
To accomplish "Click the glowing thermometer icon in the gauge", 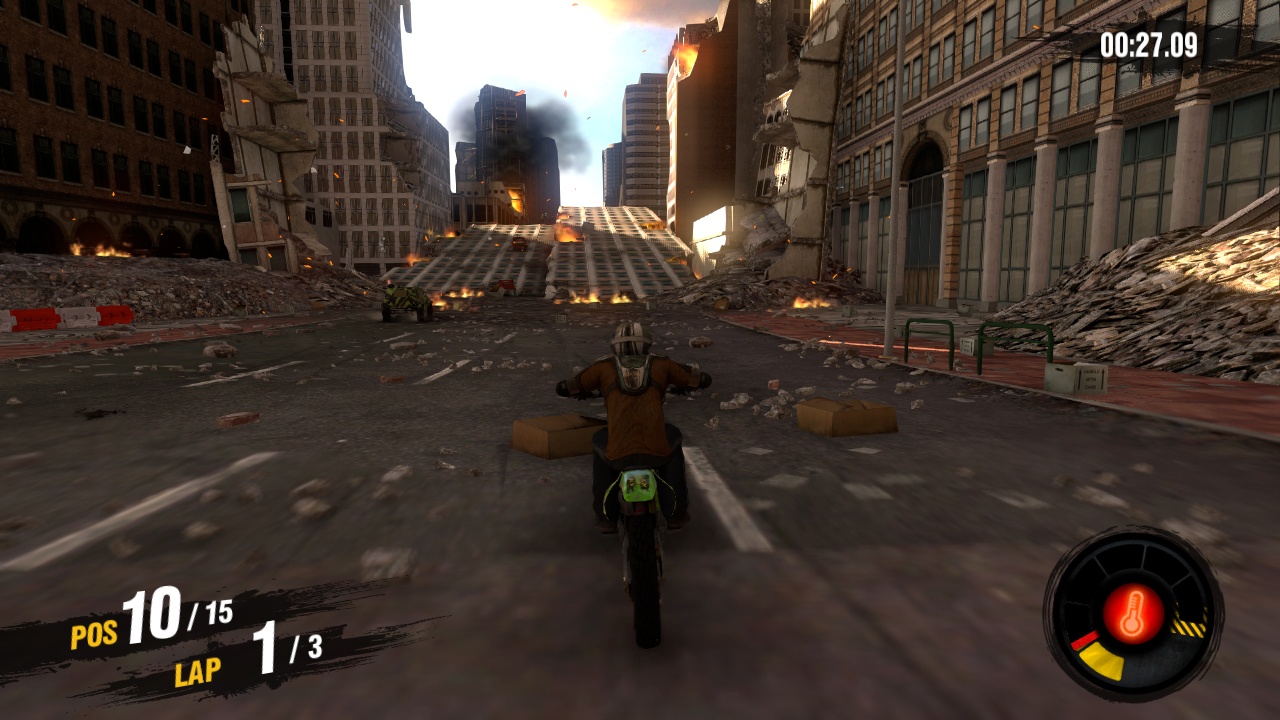I will [x=1133, y=612].
